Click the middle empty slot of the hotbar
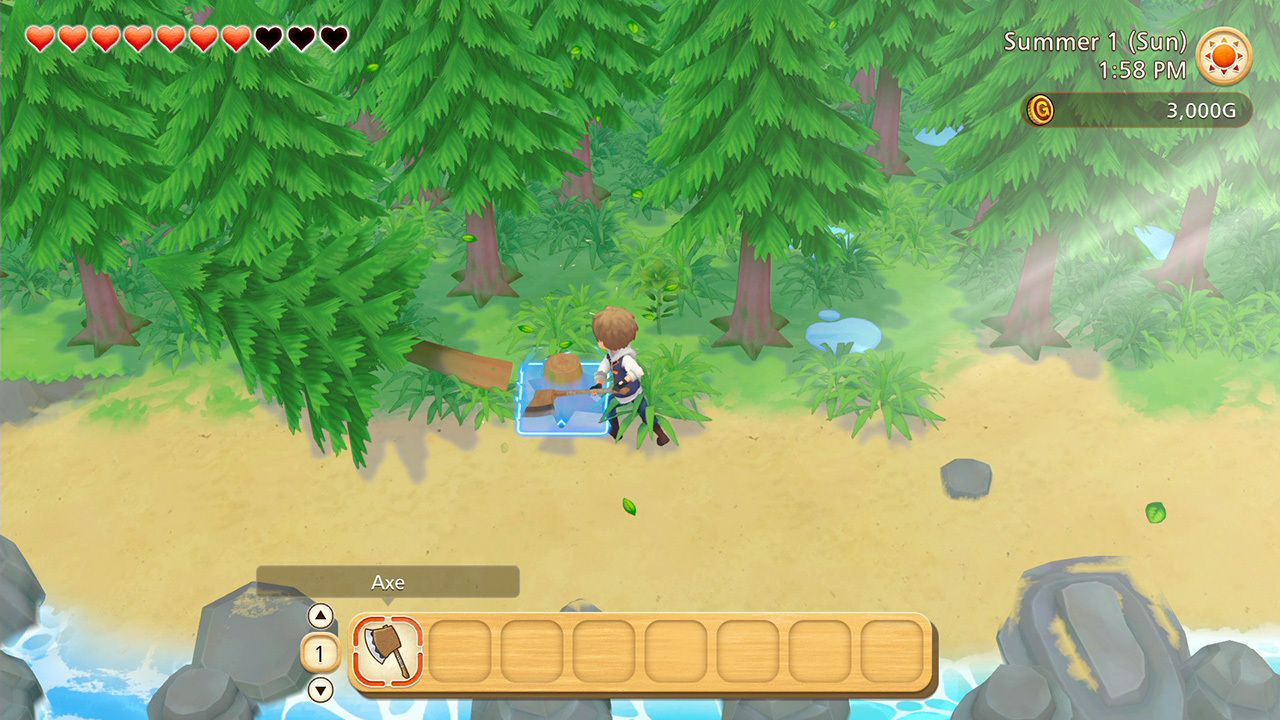Image resolution: width=1280 pixels, height=720 pixels. [x=676, y=653]
